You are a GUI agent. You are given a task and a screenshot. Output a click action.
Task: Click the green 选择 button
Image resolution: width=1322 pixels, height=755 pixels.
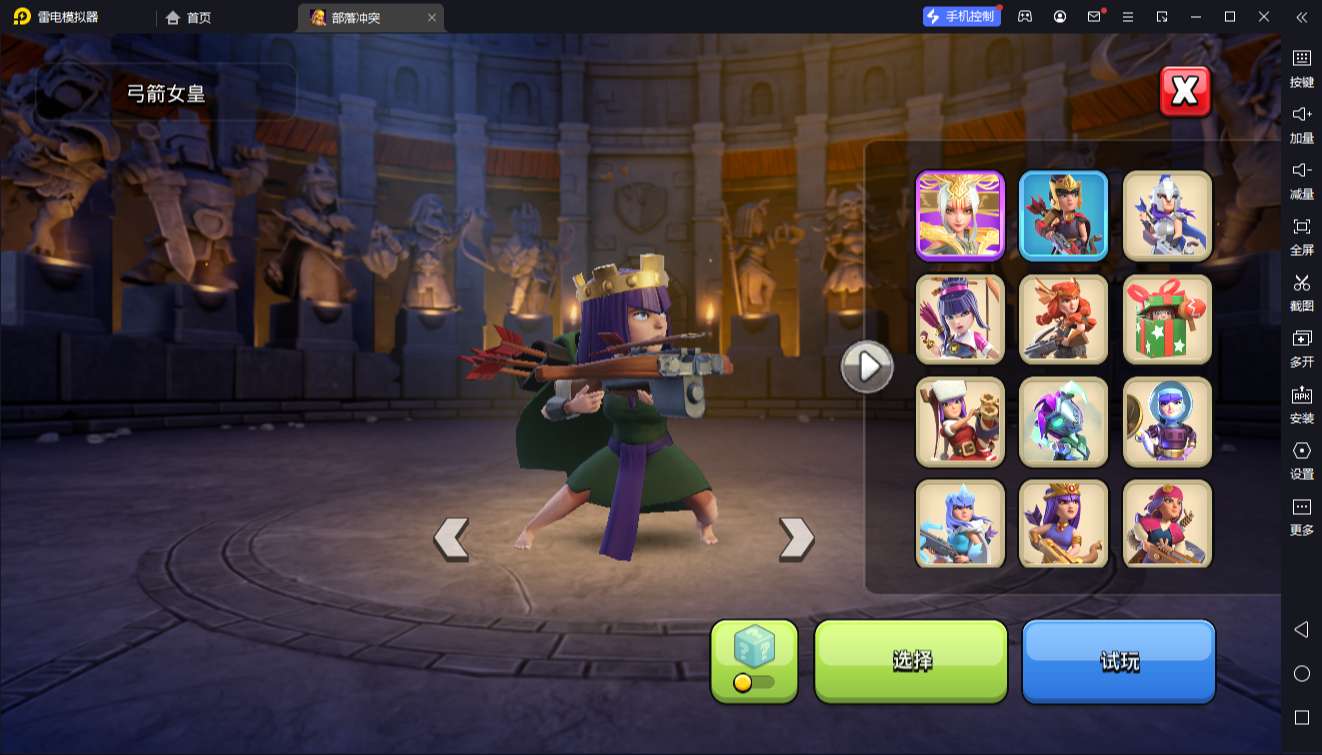pos(911,660)
